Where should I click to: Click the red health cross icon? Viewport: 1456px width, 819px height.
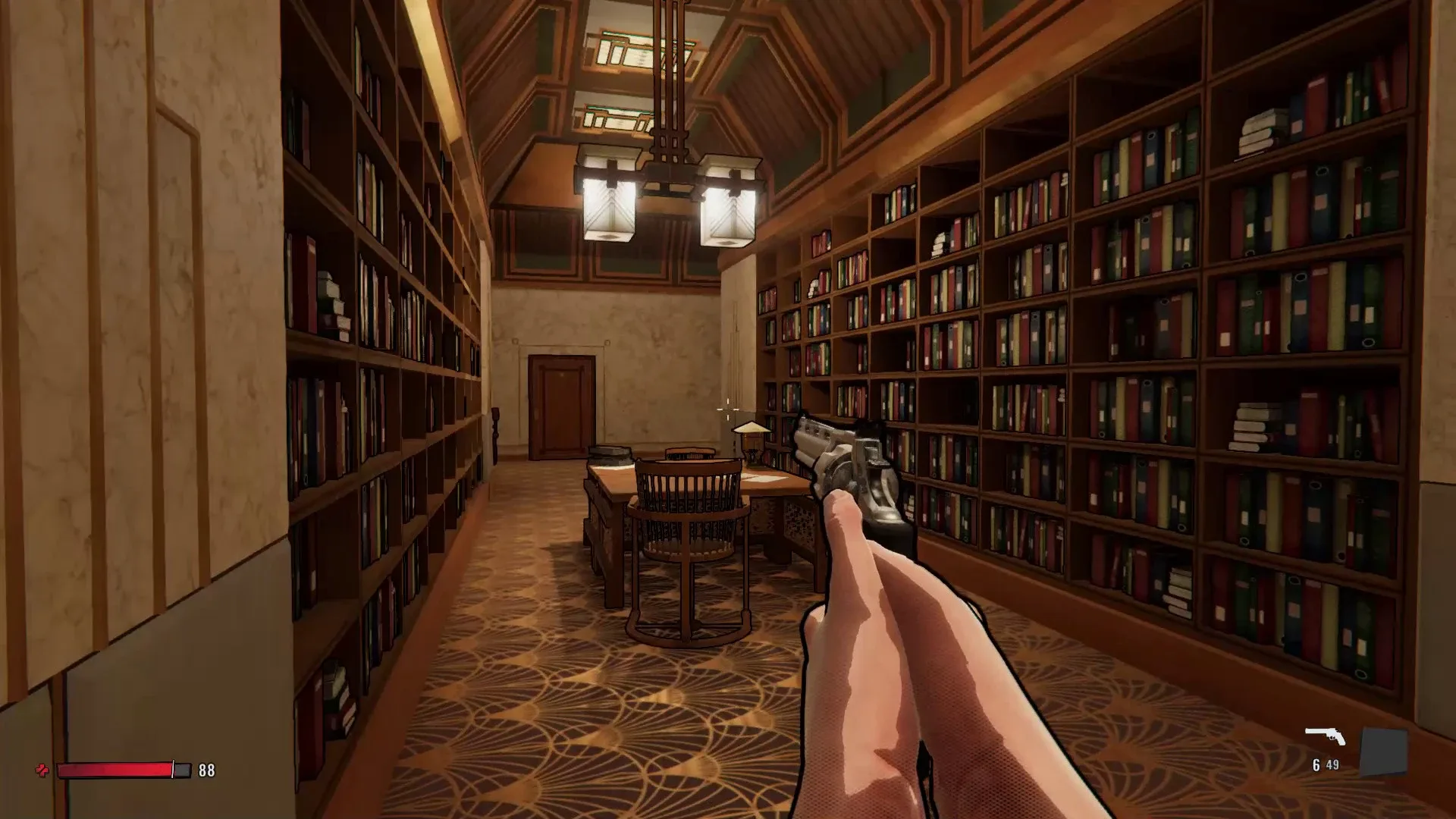tap(43, 771)
